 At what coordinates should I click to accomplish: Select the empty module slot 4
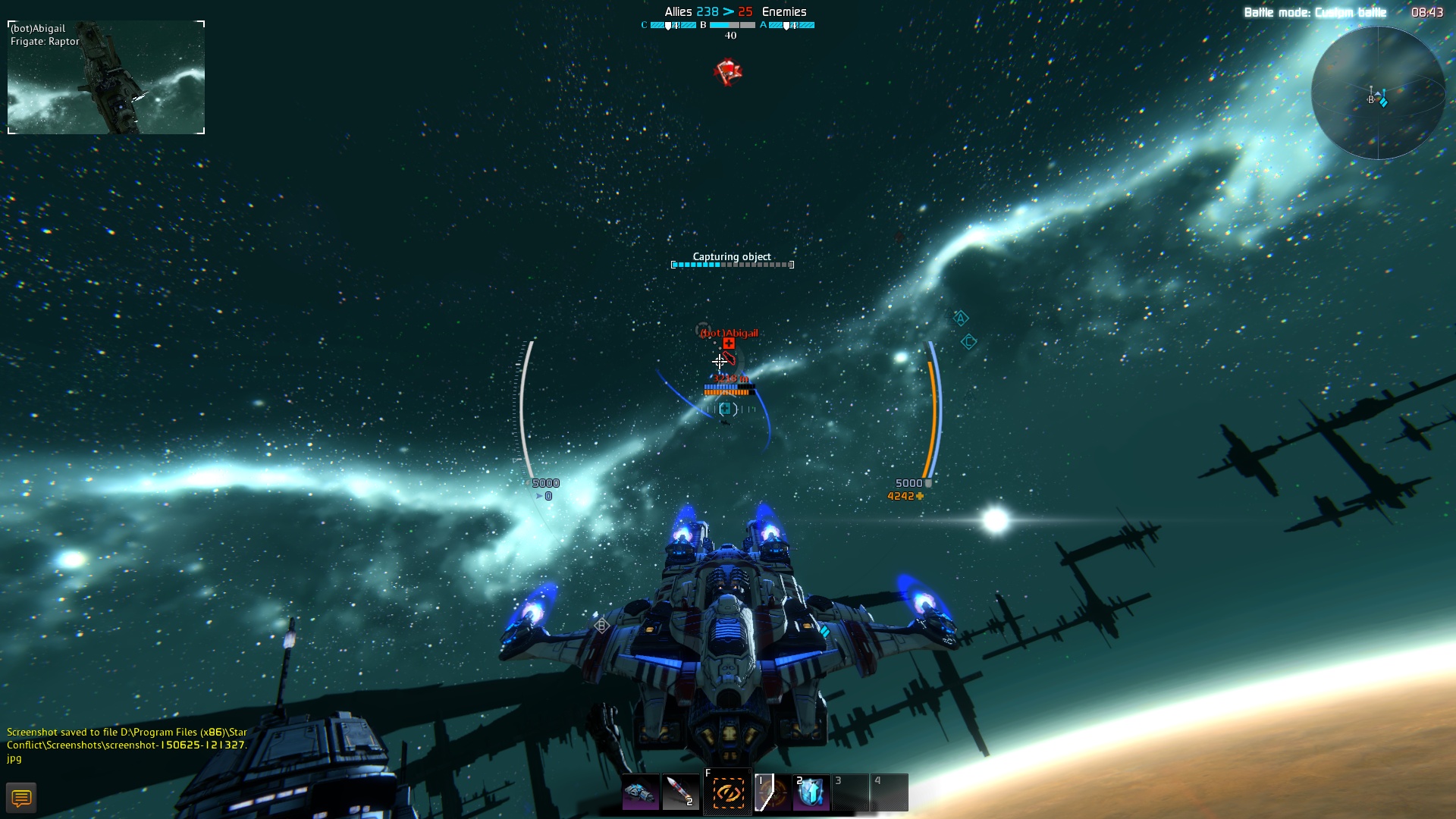click(889, 791)
